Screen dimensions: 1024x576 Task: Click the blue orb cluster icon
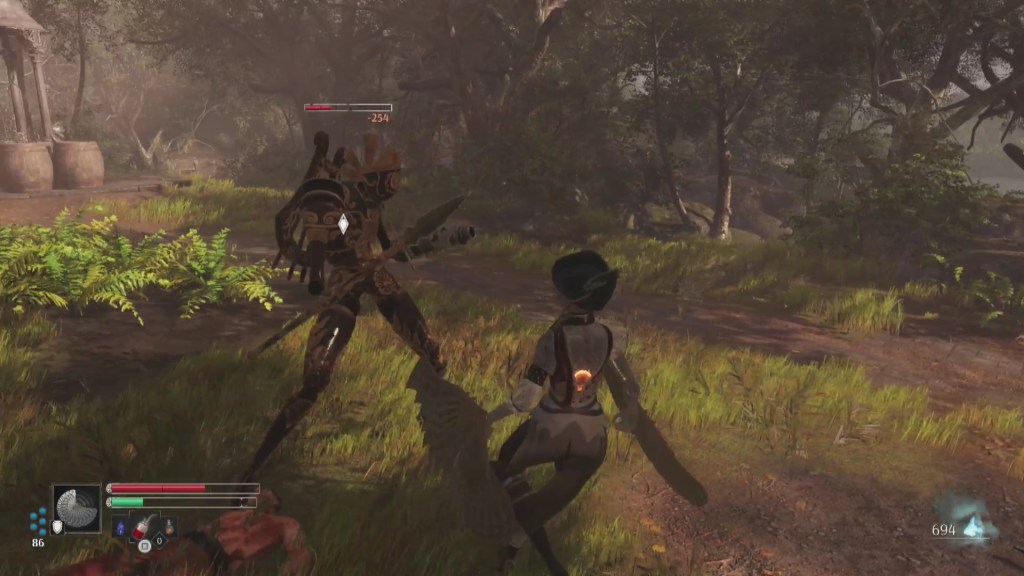(x=38, y=520)
